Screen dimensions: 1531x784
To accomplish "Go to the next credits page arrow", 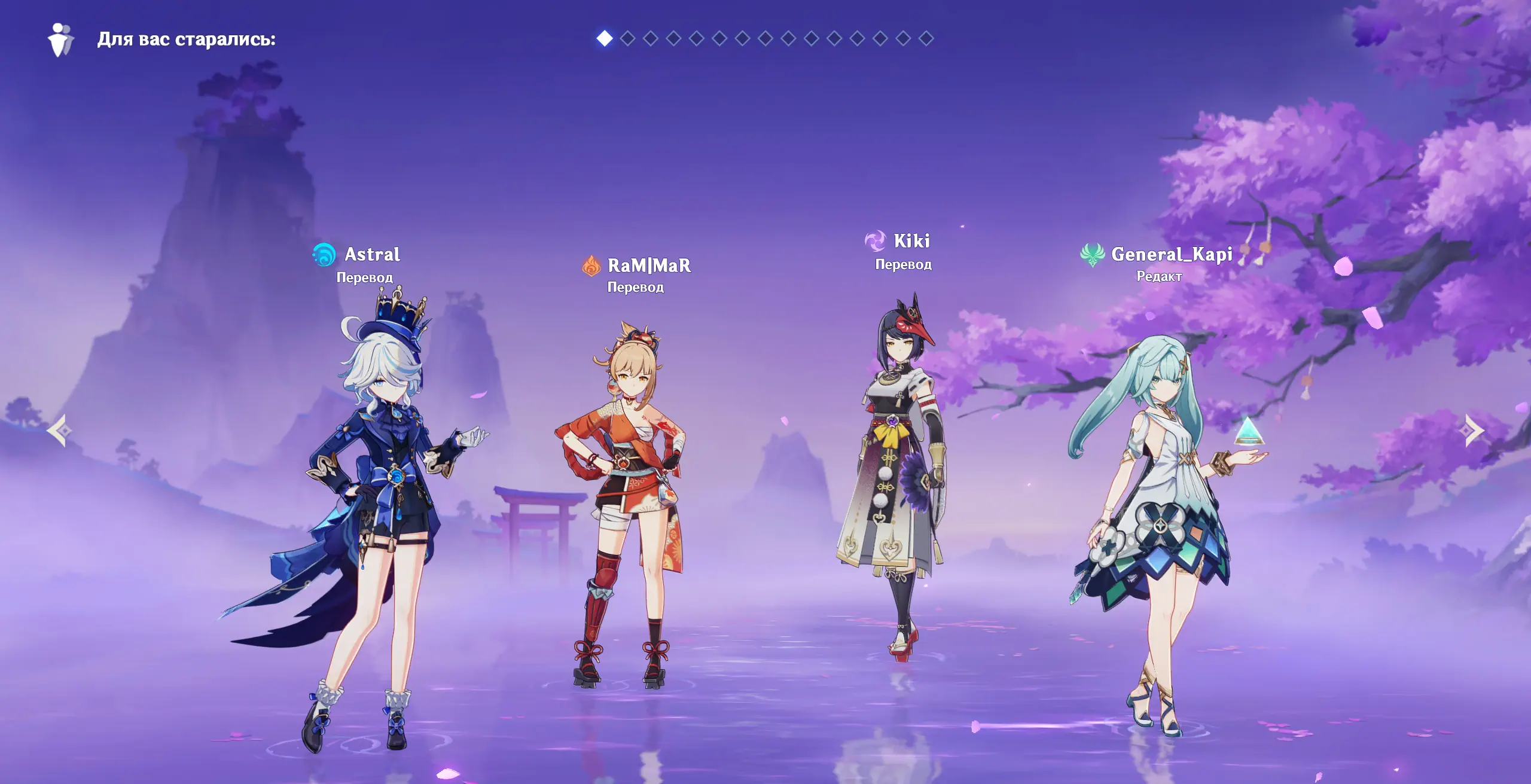I will point(1474,431).
